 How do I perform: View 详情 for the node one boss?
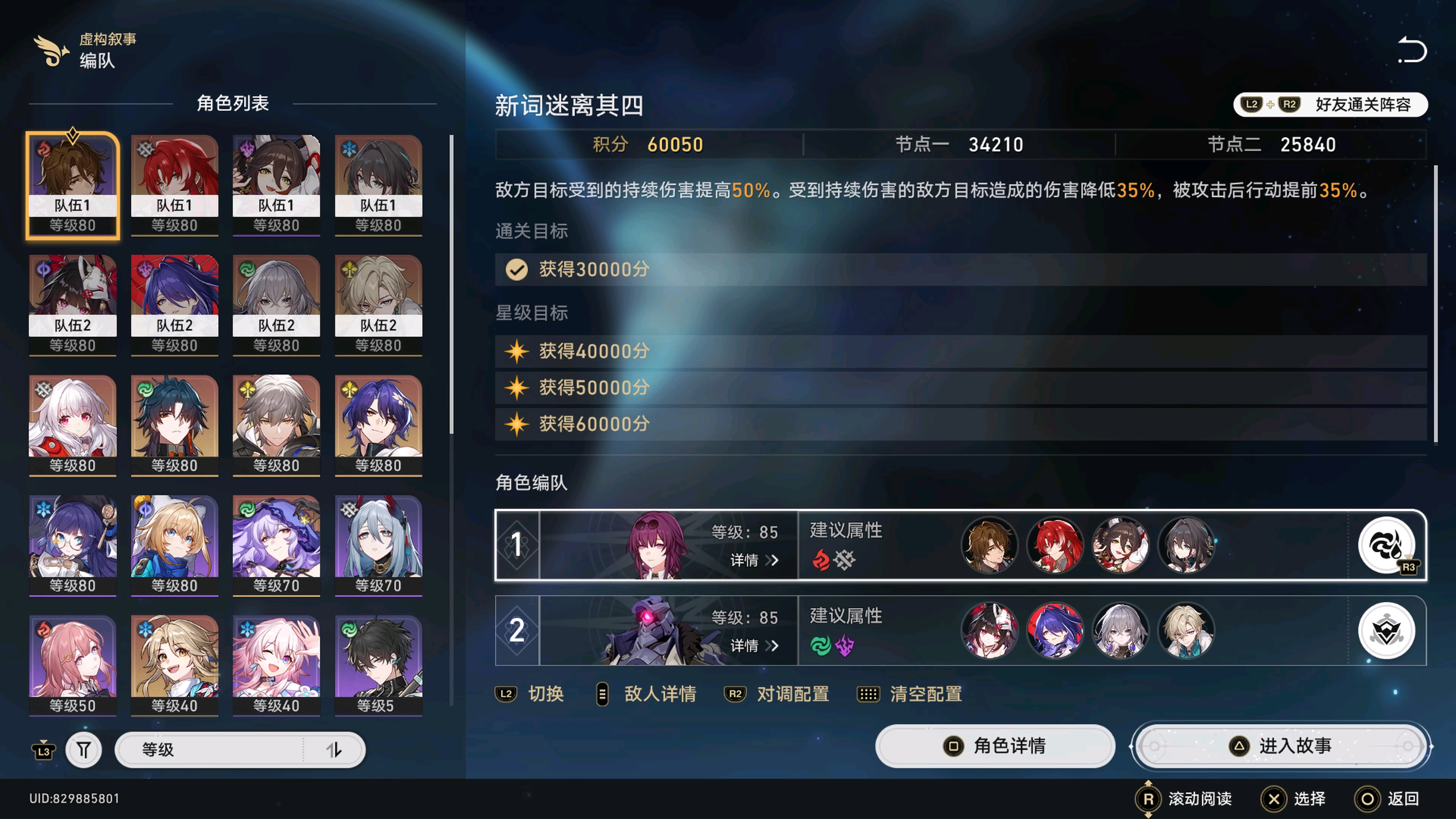pyautogui.click(x=754, y=560)
